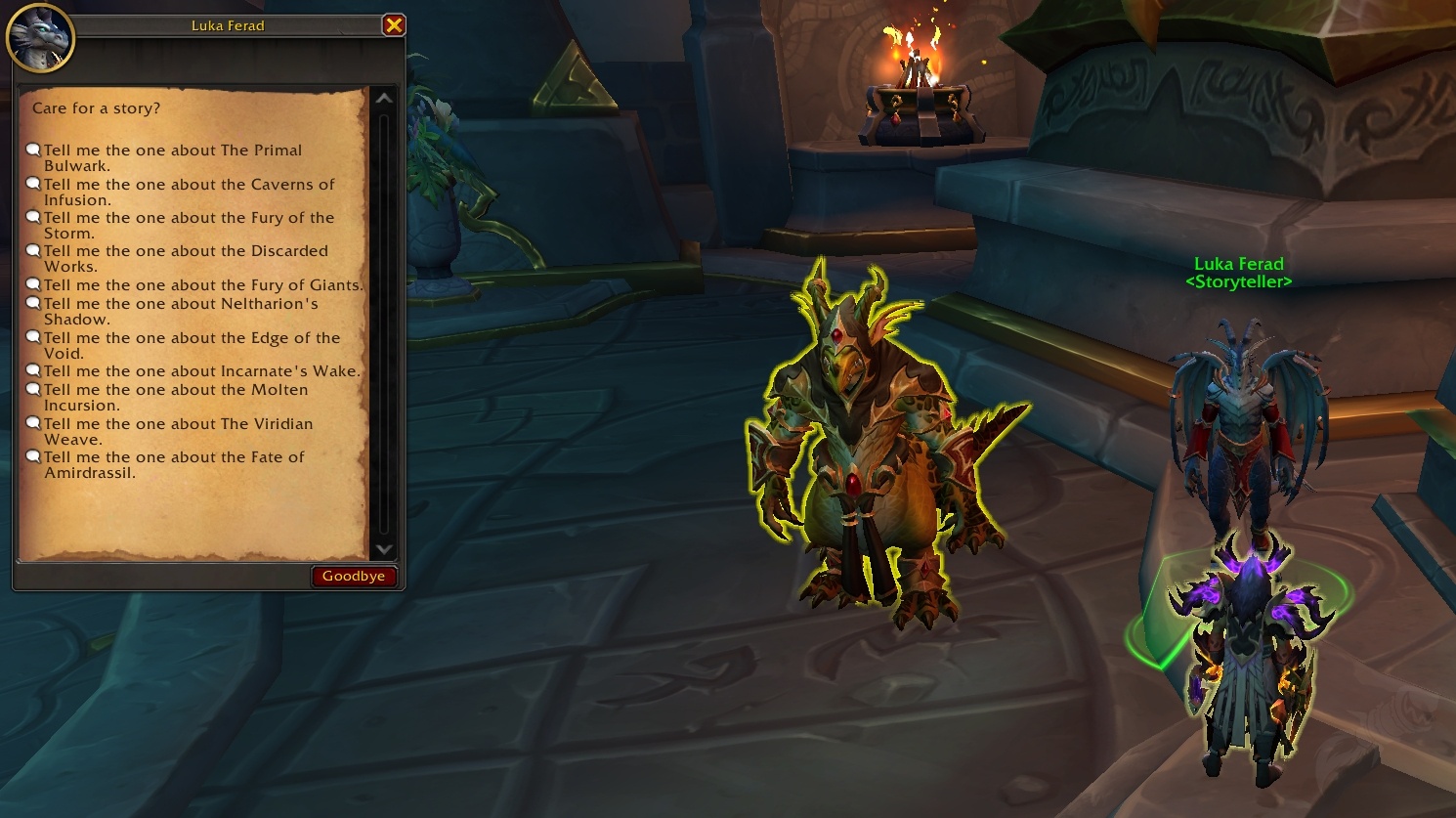Click the magnifier beside Neltharion's Shadow option

pos(34,302)
